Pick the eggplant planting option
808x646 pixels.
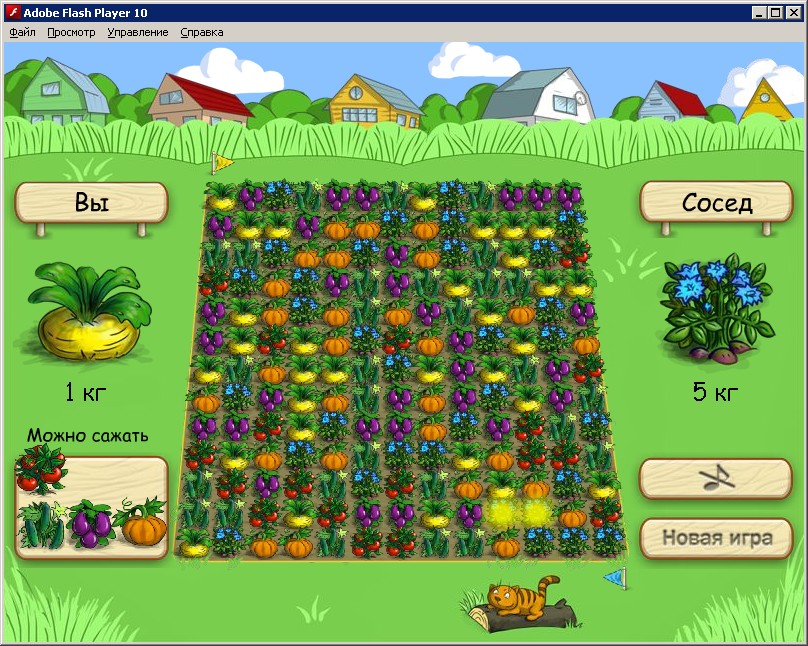click(91, 523)
